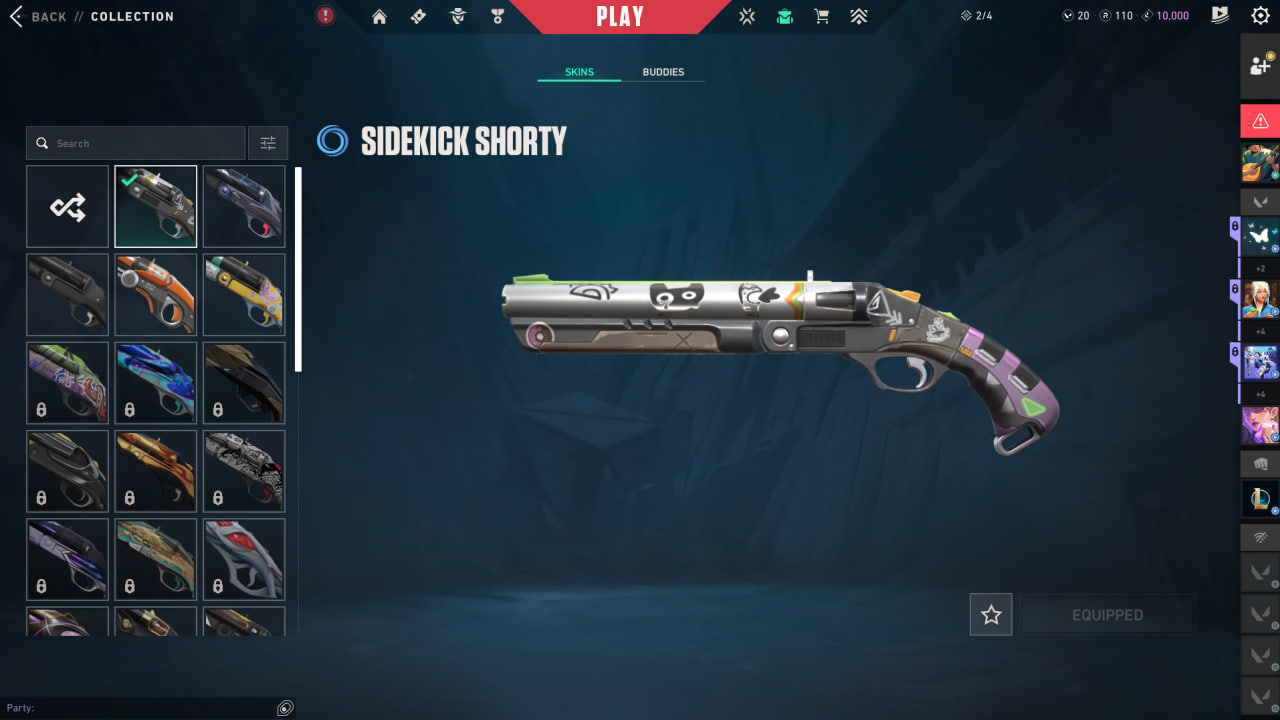
Task: Choose the orange Shorty skin thumbnail
Action: pyautogui.click(x=156, y=295)
